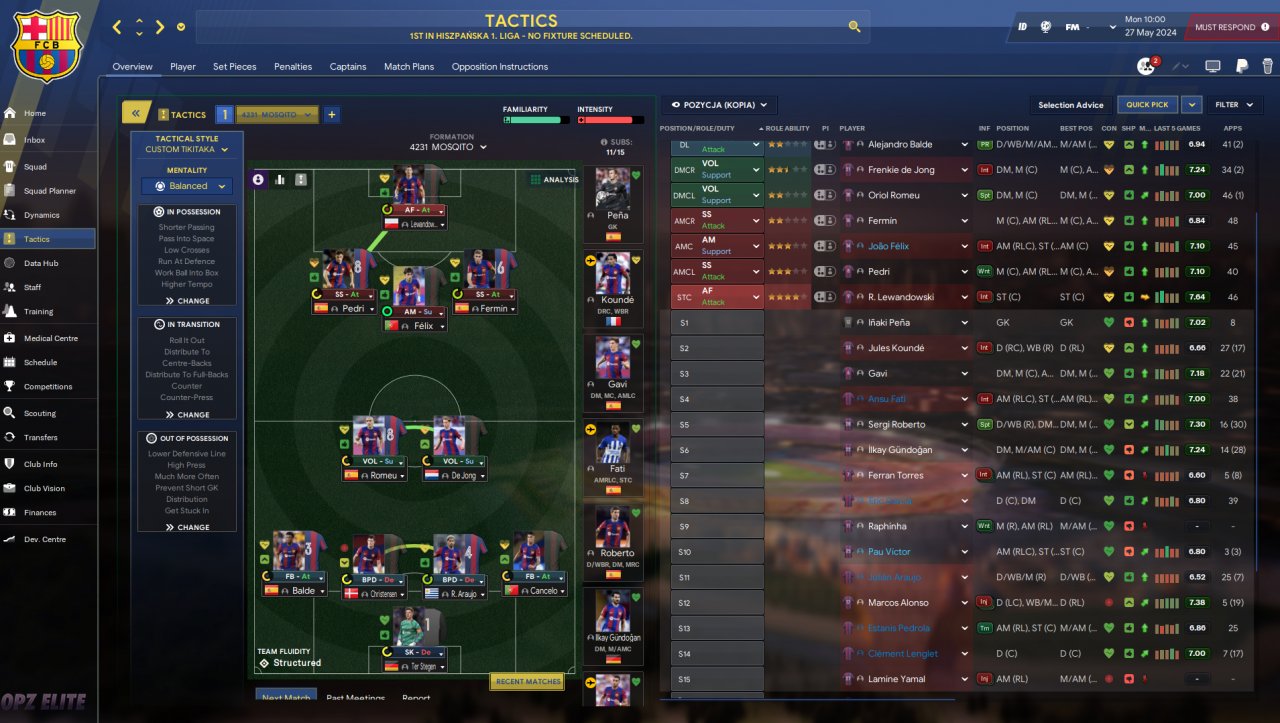
Task: Add a new tactic slot with plus button
Action: [x=332, y=115]
